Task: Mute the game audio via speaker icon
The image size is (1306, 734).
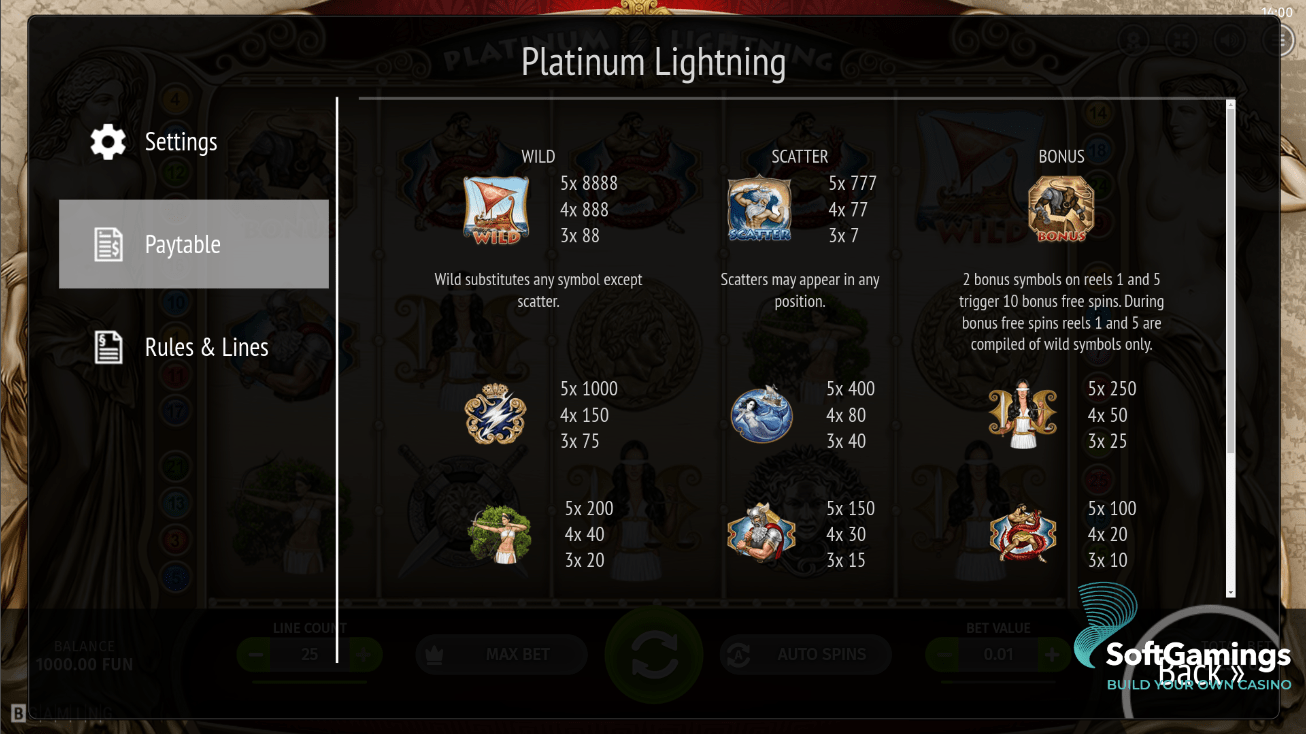Action: 1229,40
